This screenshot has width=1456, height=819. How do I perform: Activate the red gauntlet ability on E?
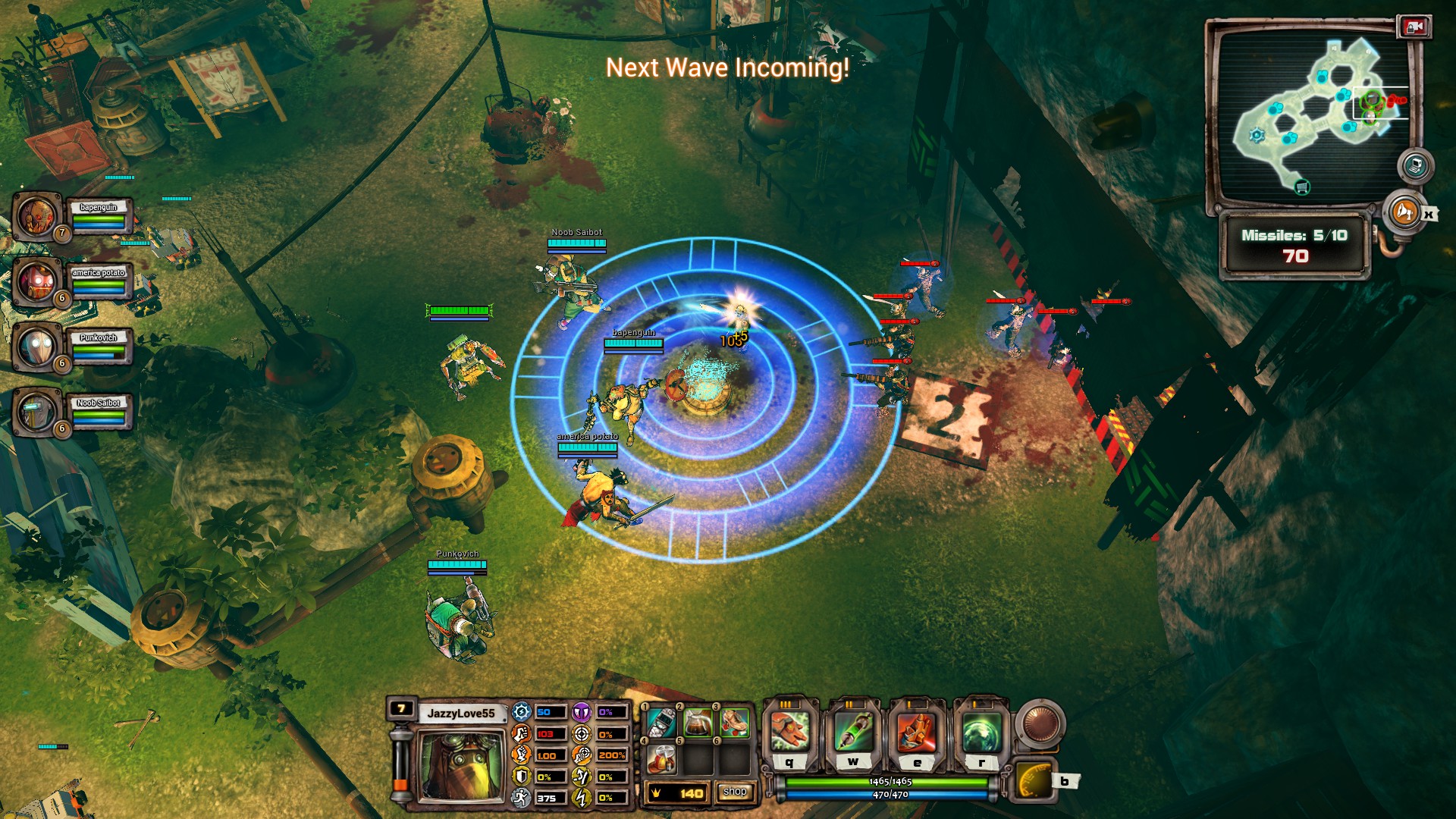[x=917, y=730]
